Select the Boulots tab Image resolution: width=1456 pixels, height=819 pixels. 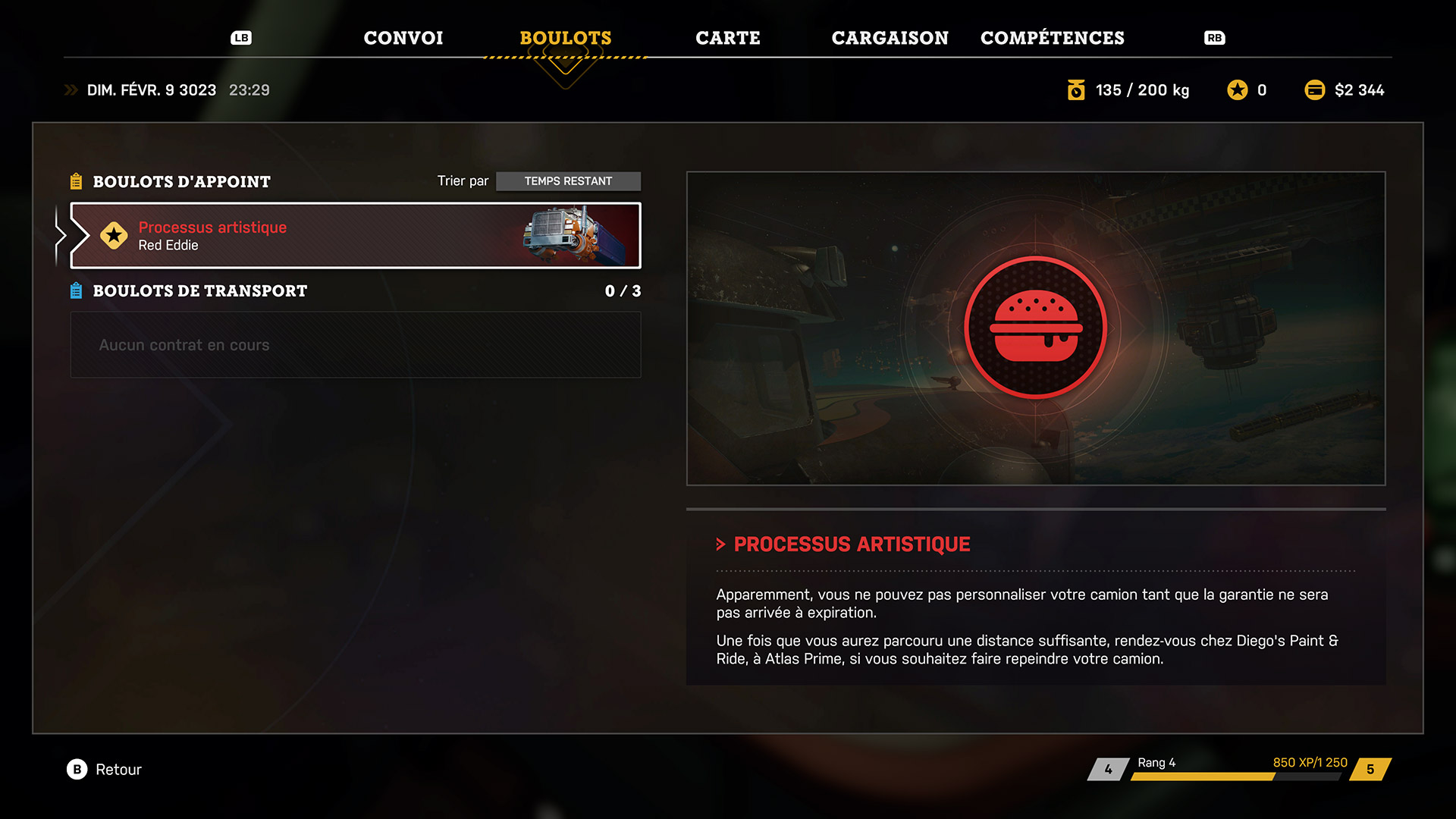tap(565, 38)
